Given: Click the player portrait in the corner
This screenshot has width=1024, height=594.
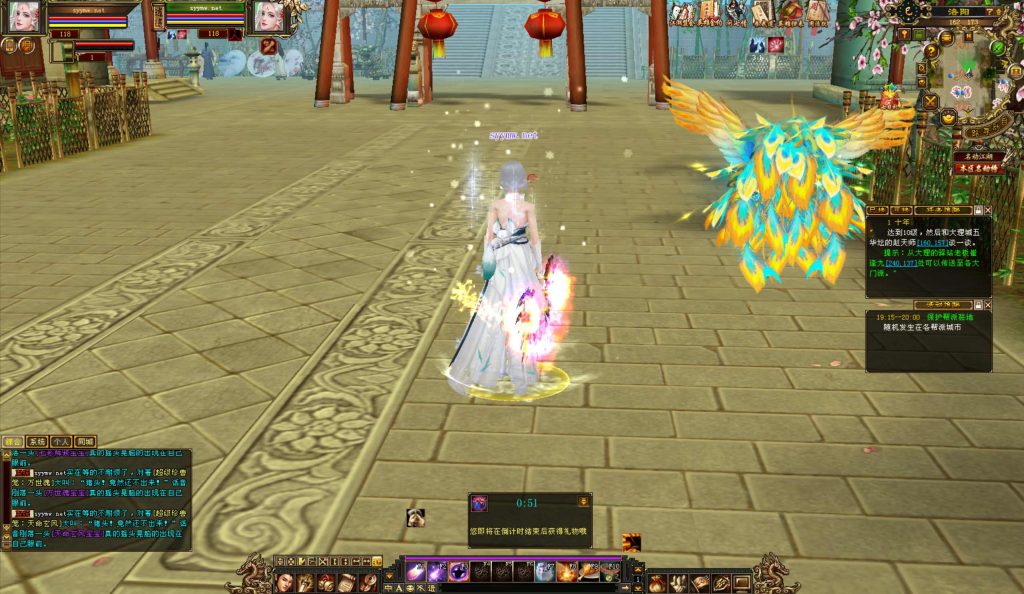Looking at the screenshot, I should pos(22,15).
